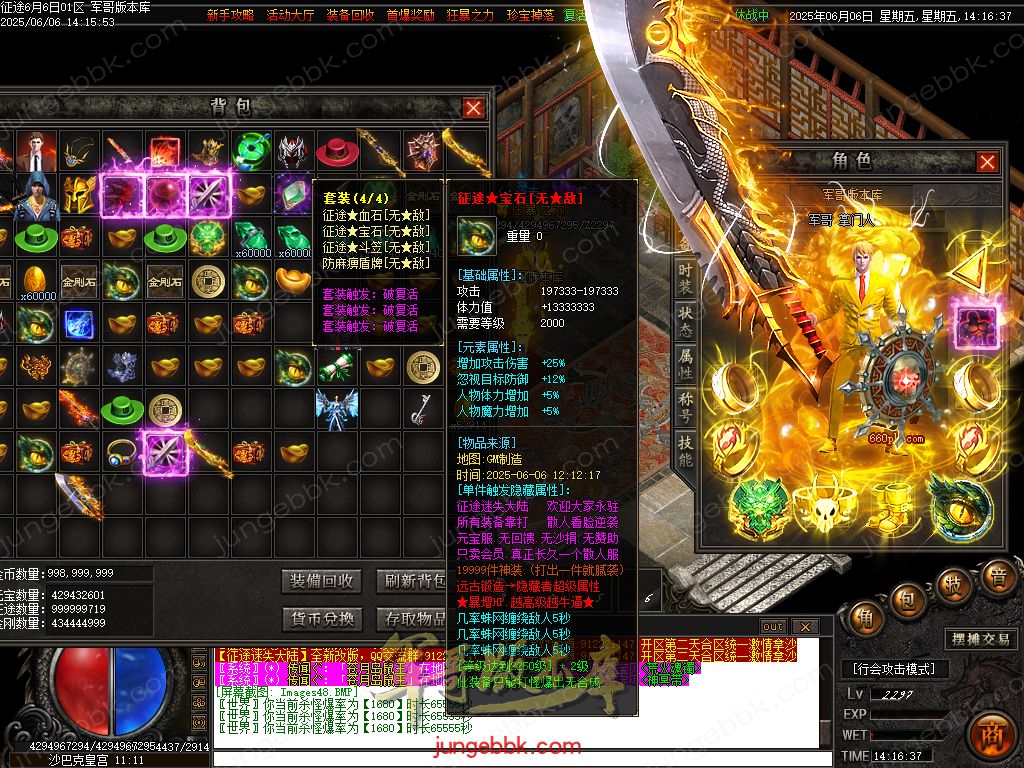Close the 背包 inventory window
Image resolution: width=1024 pixels, height=768 pixels.
pyautogui.click(x=474, y=108)
